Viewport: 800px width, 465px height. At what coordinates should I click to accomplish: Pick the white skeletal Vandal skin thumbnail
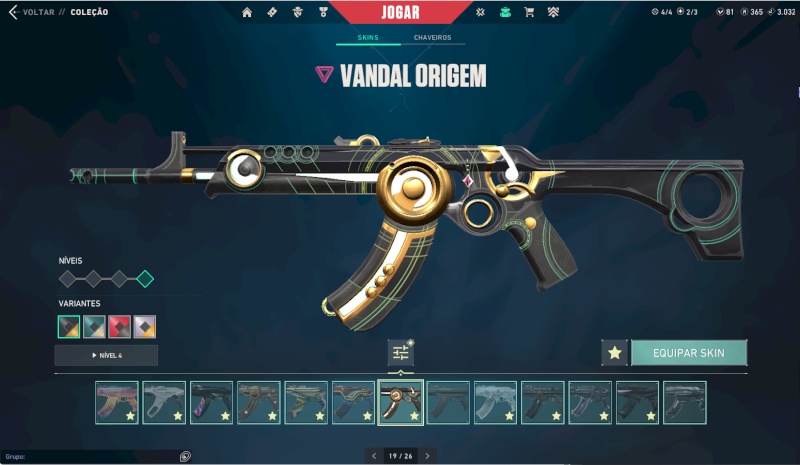(164, 402)
